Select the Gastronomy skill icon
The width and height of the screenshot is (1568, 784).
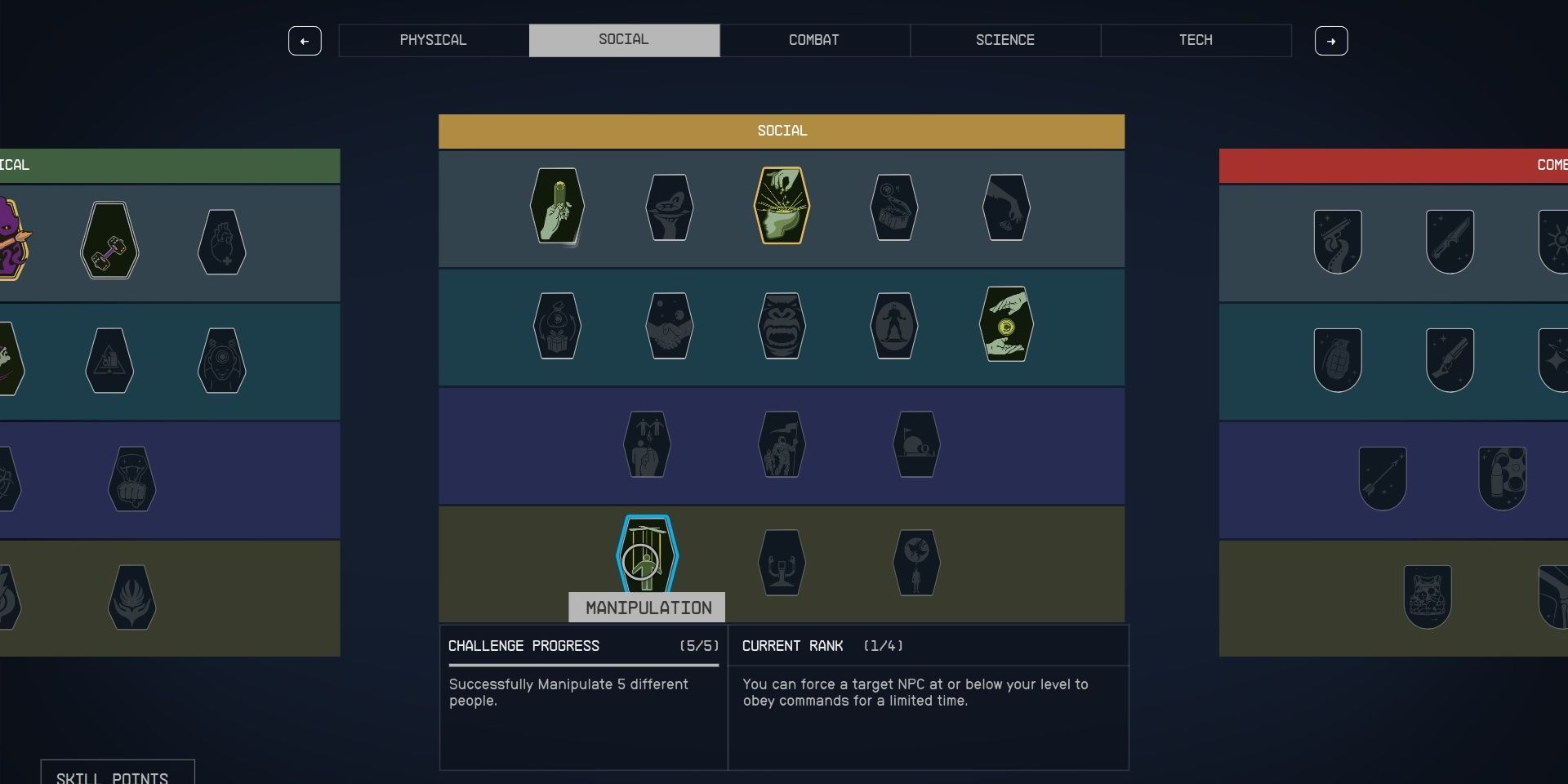click(x=670, y=207)
